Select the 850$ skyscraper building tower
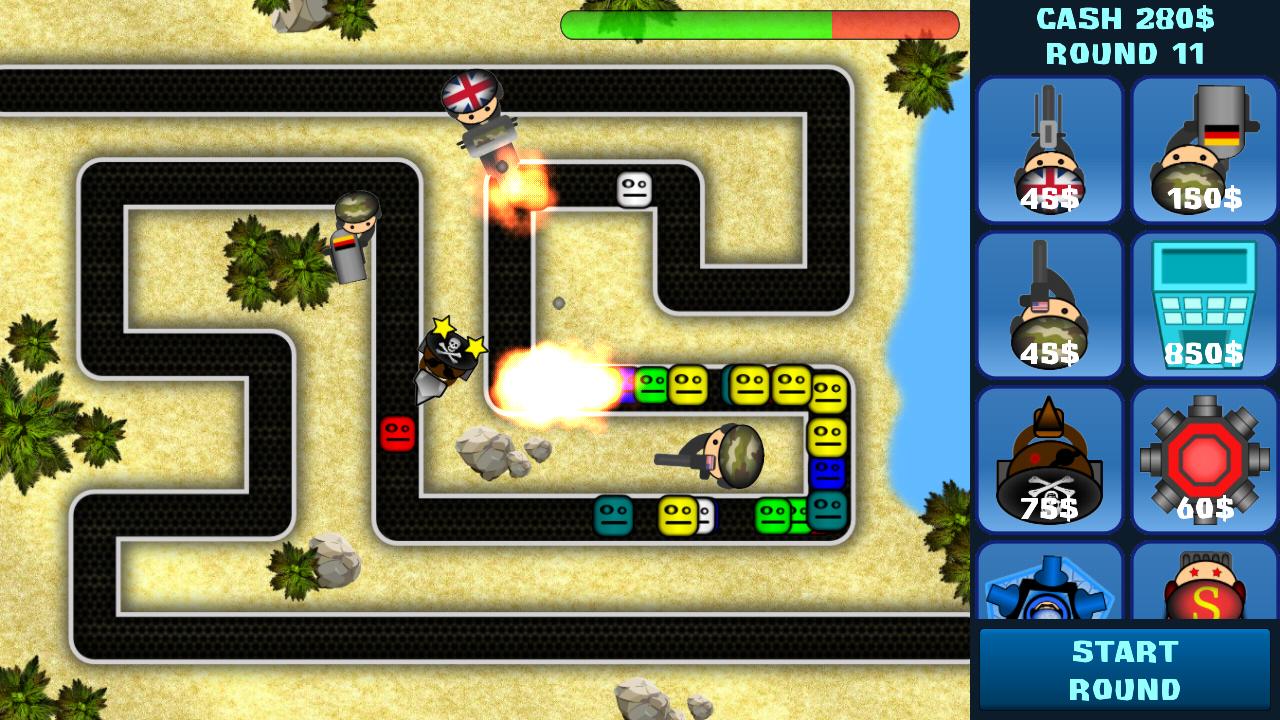Image resolution: width=1280 pixels, height=720 pixels. point(1205,305)
